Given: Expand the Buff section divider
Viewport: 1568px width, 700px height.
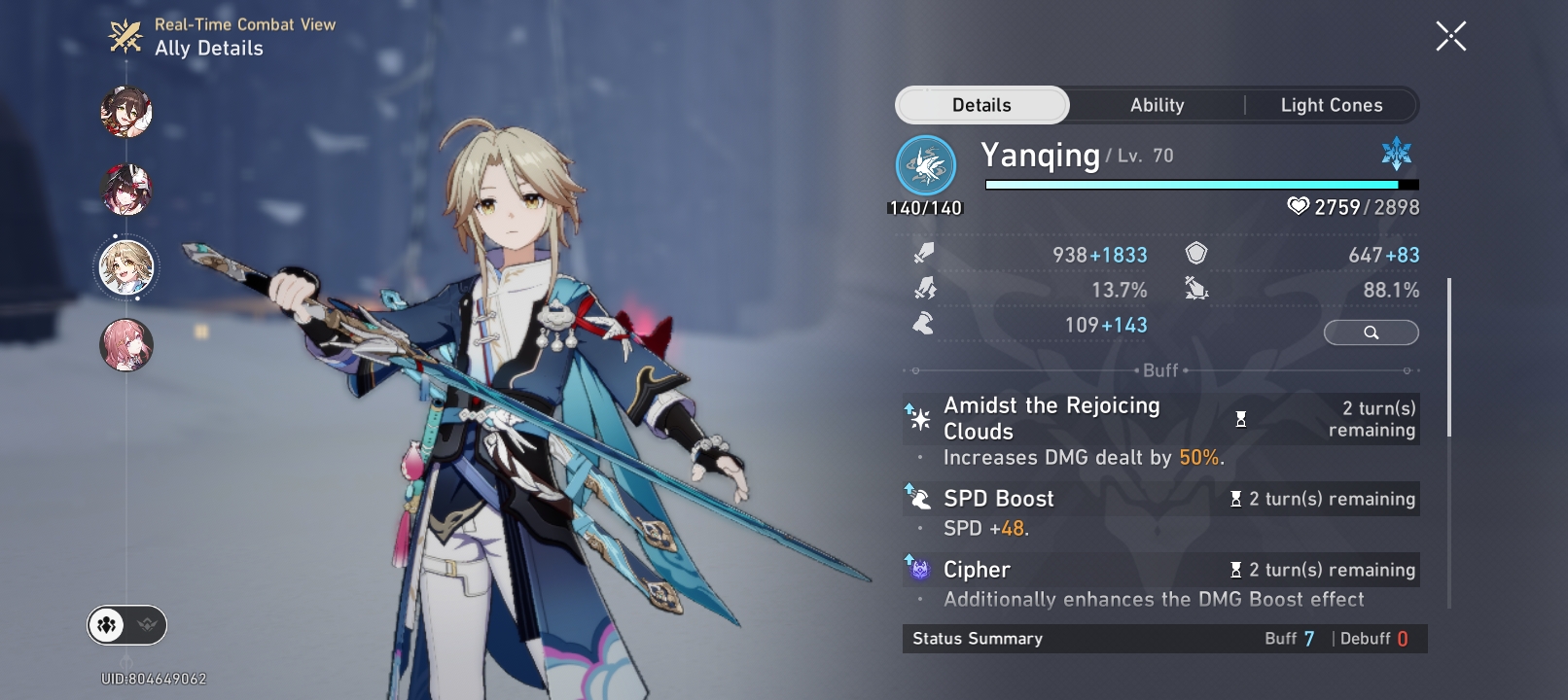Looking at the screenshot, I should click(x=1163, y=370).
